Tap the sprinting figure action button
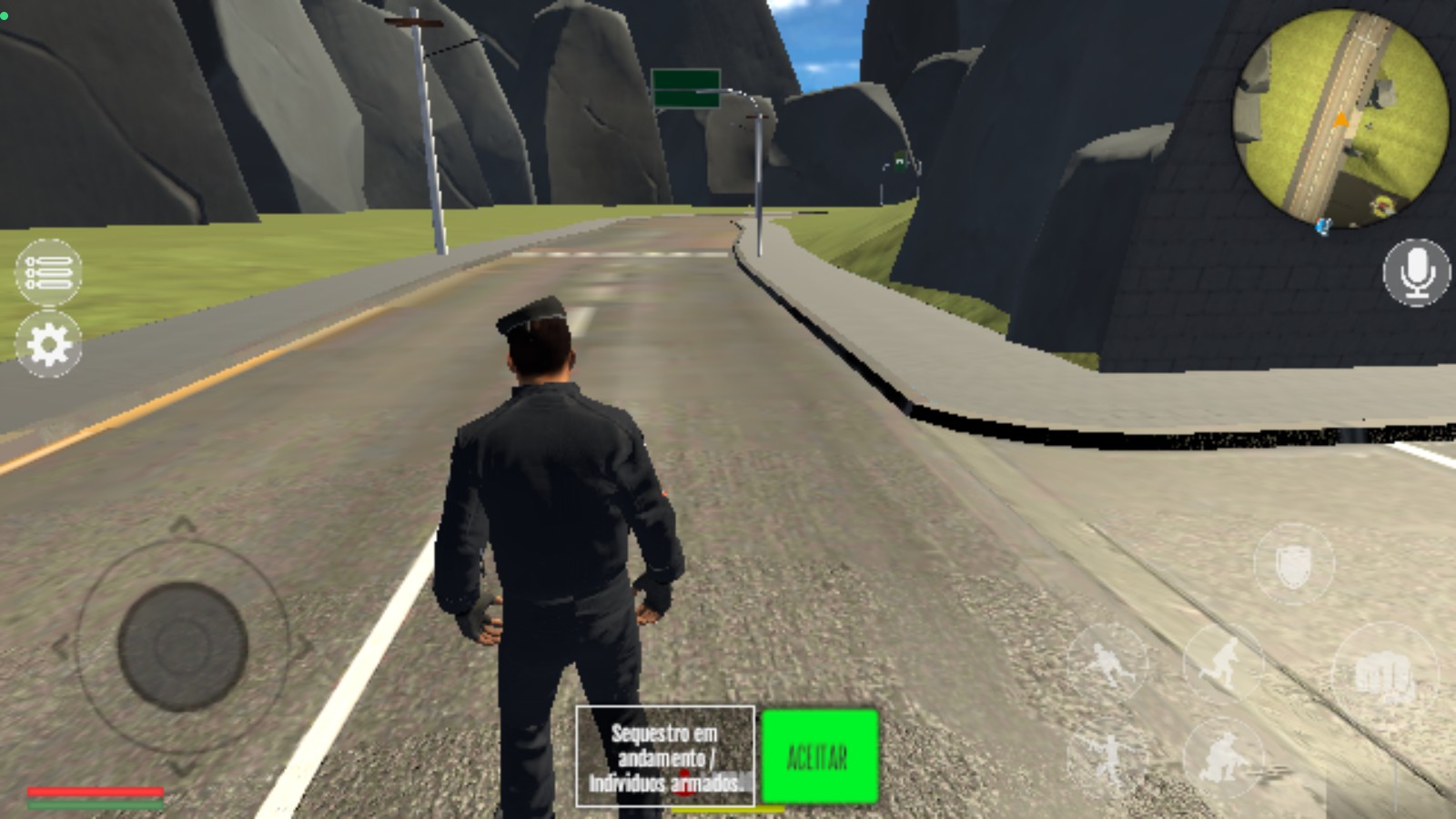 [1107, 661]
